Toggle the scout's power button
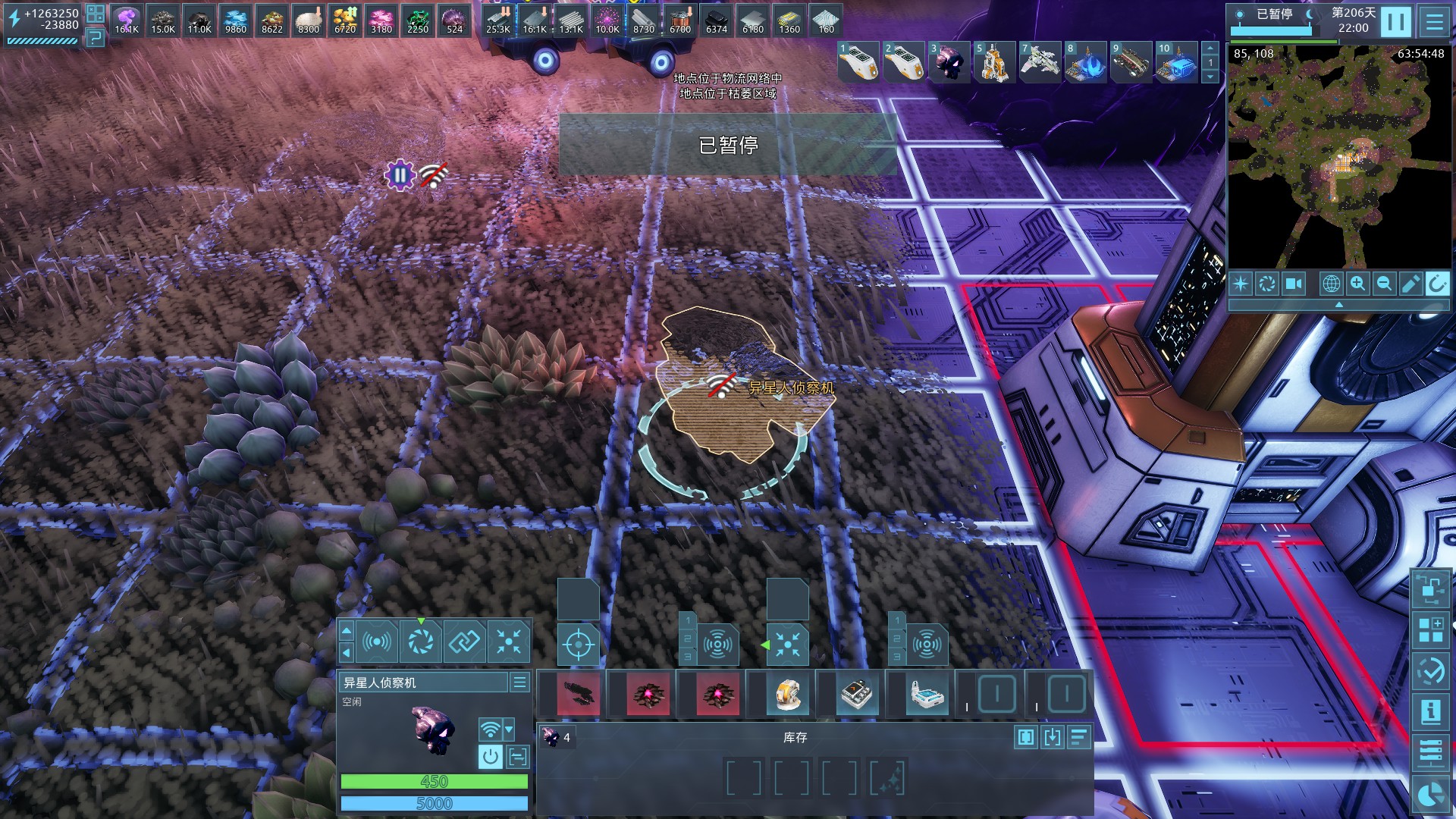 click(491, 756)
